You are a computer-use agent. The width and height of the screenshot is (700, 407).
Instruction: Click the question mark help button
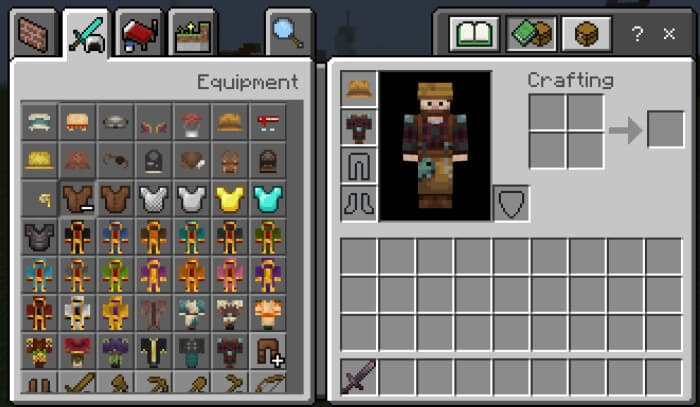637,35
